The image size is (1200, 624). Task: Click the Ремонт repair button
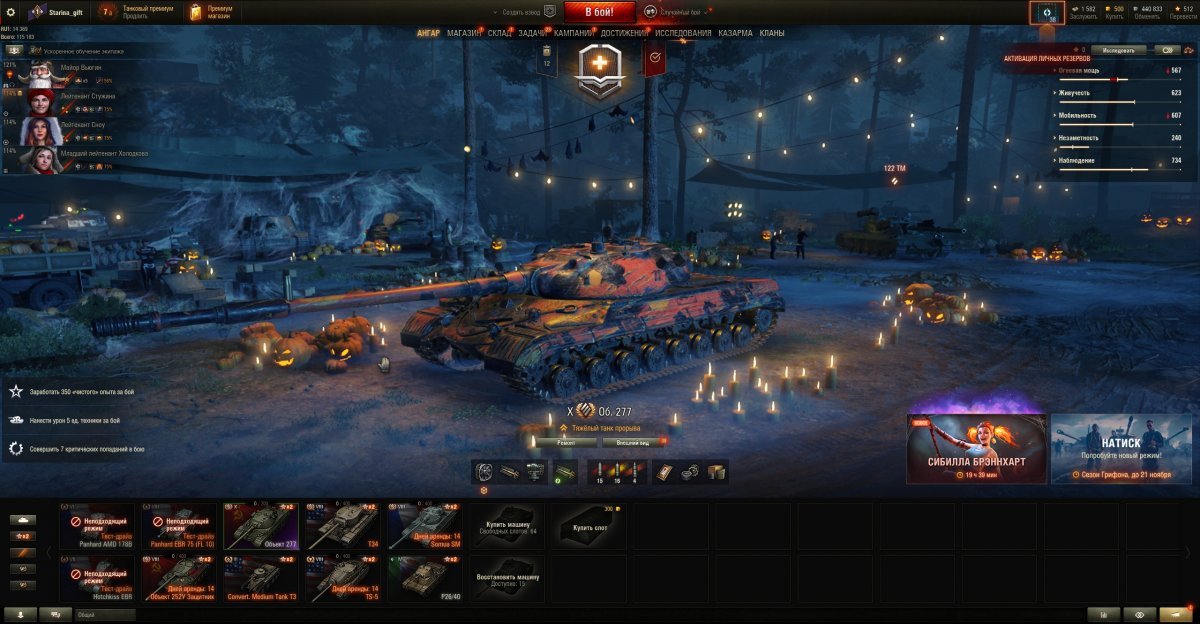566,441
